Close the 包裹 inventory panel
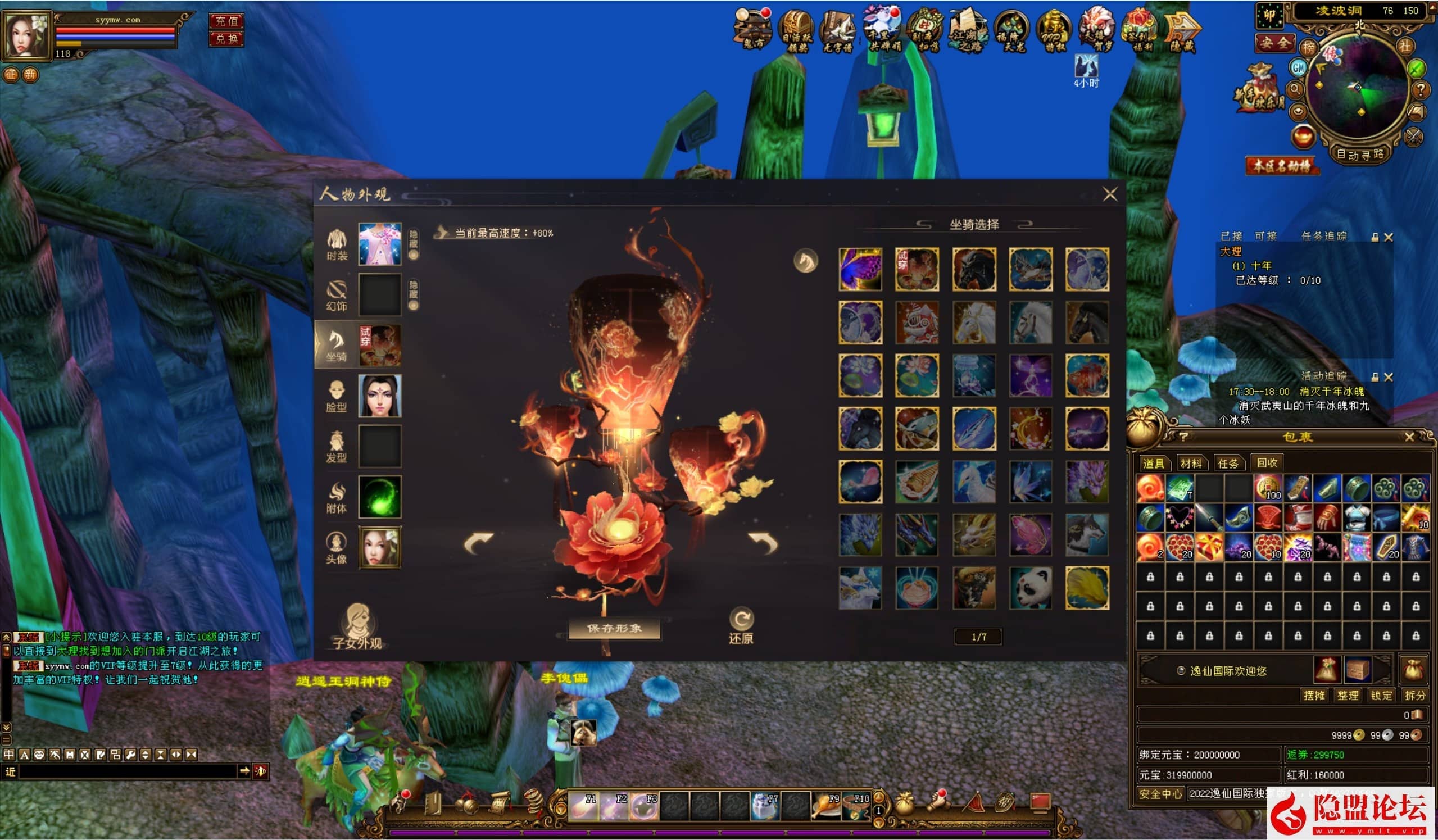This screenshot has width=1438, height=840. [x=1409, y=437]
